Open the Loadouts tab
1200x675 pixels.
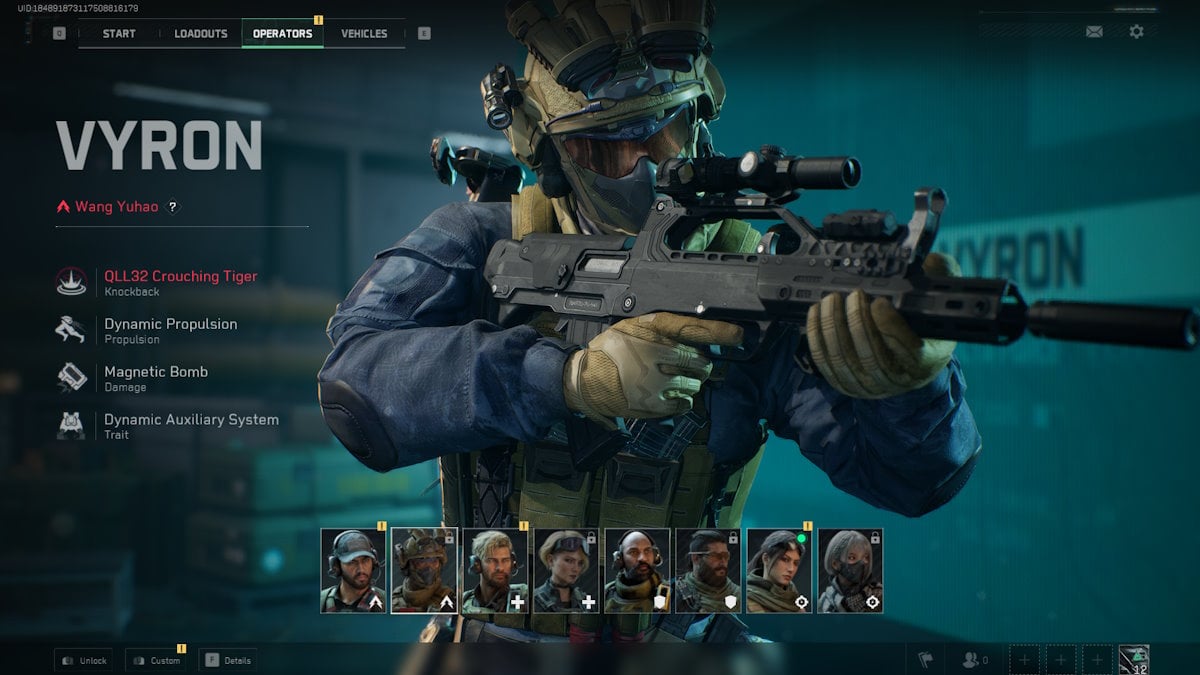click(x=201, y=33)
